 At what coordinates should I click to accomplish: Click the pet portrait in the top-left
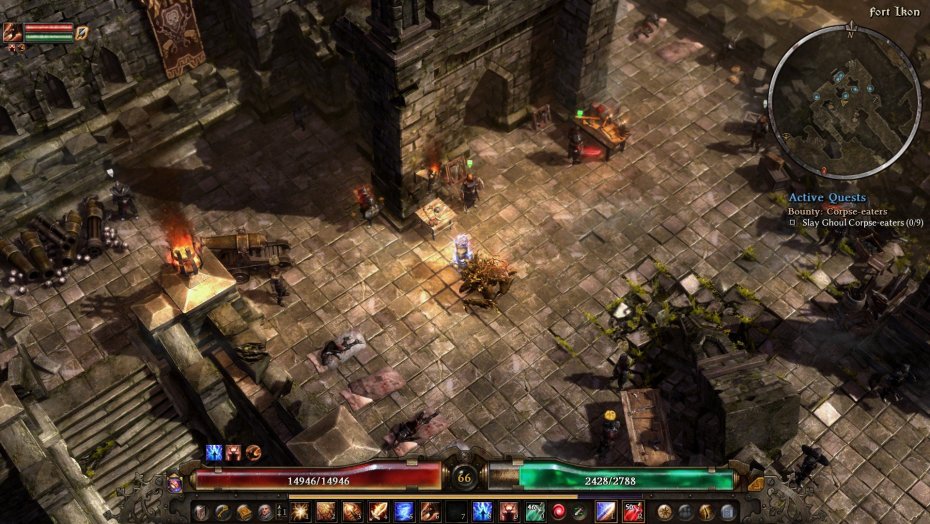point(13,33)
